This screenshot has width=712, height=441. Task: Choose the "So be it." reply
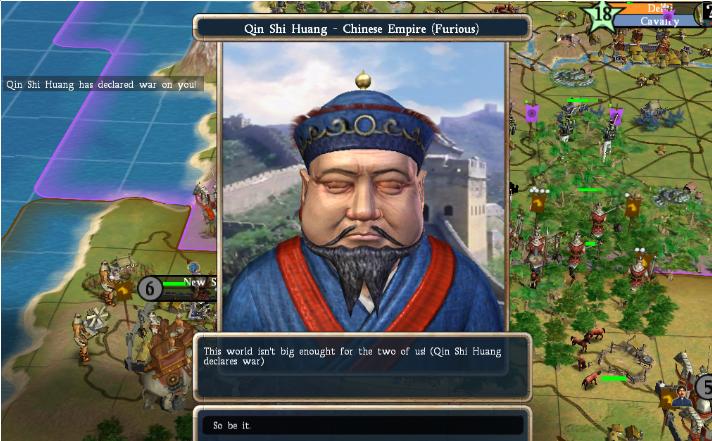[x=360, y=426]
